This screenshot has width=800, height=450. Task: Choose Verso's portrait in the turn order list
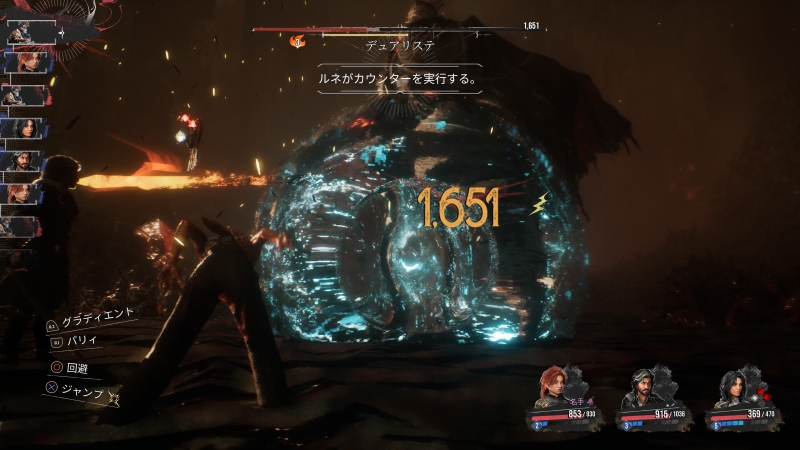tap(22, 160)
